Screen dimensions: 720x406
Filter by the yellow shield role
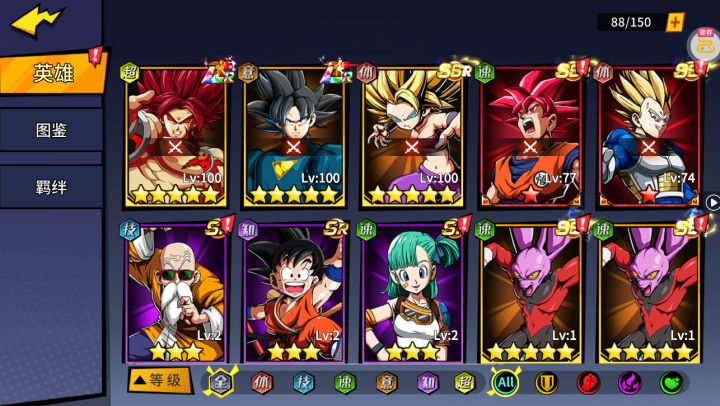click(546, 382)
